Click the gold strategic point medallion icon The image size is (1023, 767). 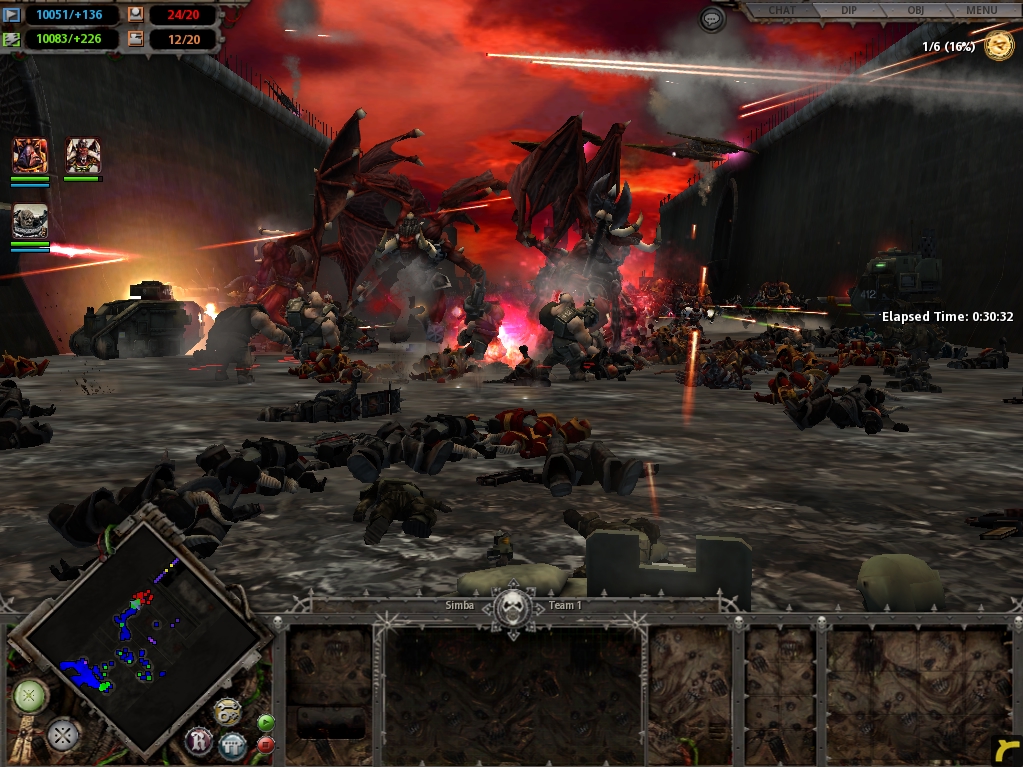point(998,46)
